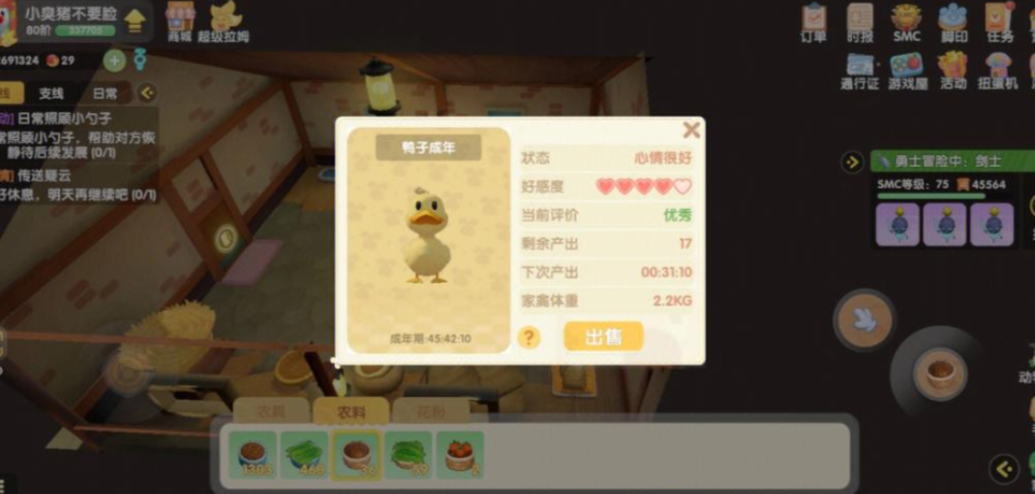Open the 通行证 pass menu
The image size is (1035, 494).
click(860, 70)
